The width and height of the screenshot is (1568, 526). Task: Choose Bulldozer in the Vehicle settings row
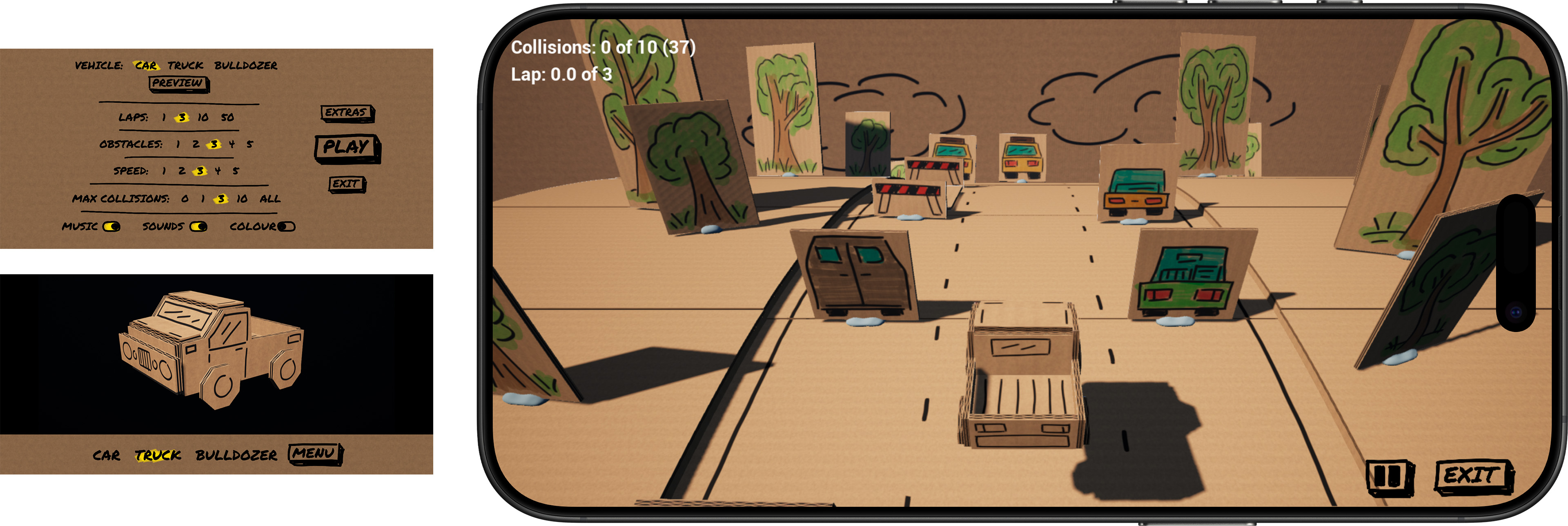[x=245, y=65]
